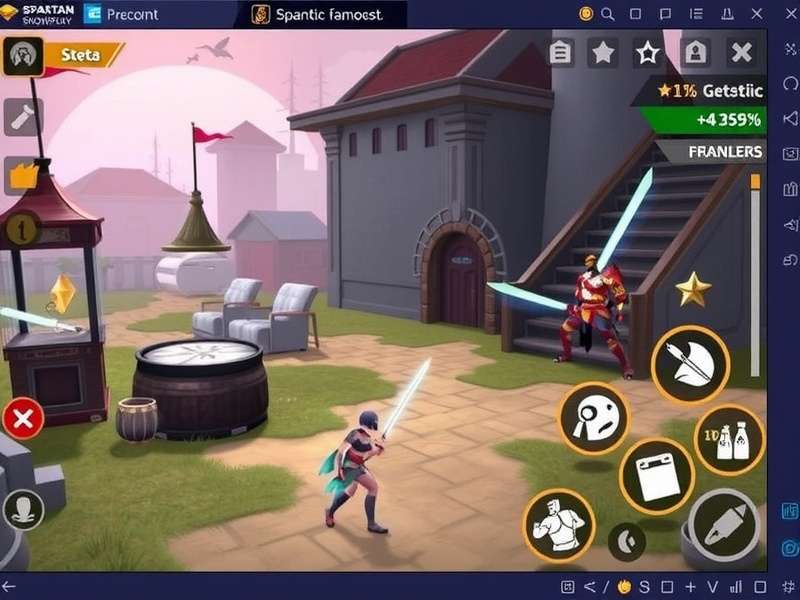800x600 pixels.
Task: Select the wrench tool button
Action: 23,117
